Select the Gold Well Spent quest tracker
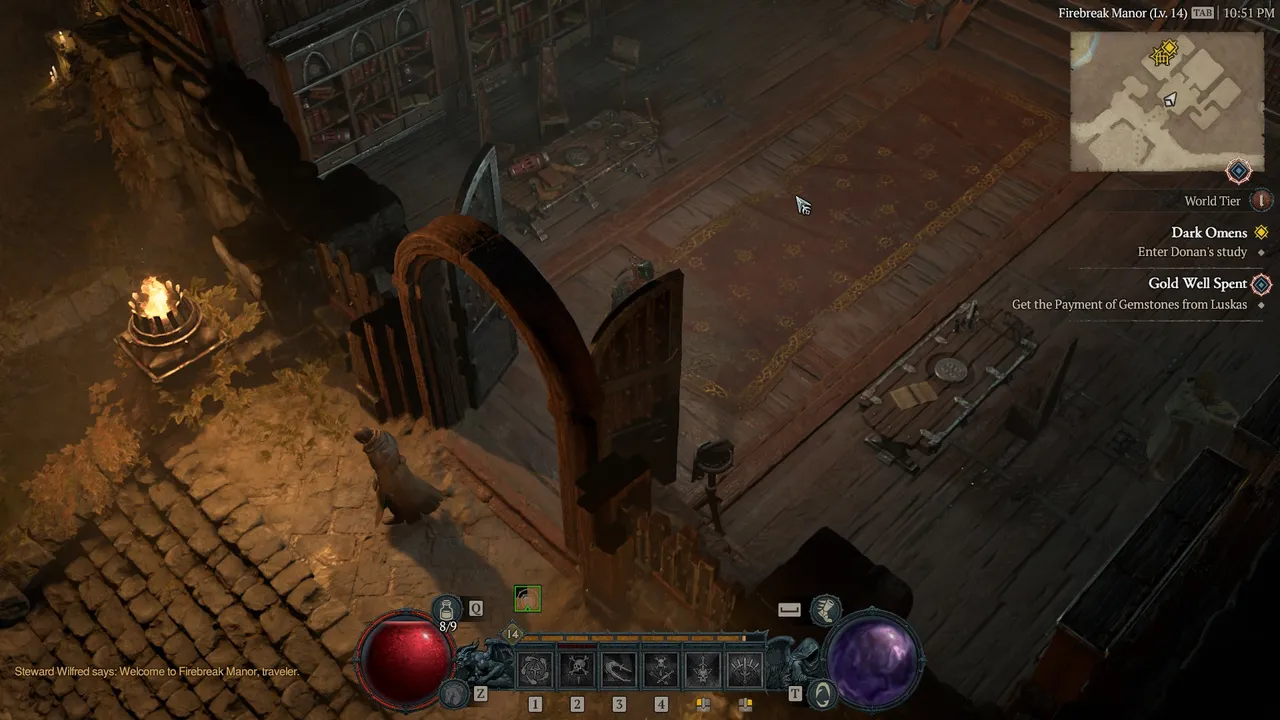1280x720 pixels. point(1197,284)
